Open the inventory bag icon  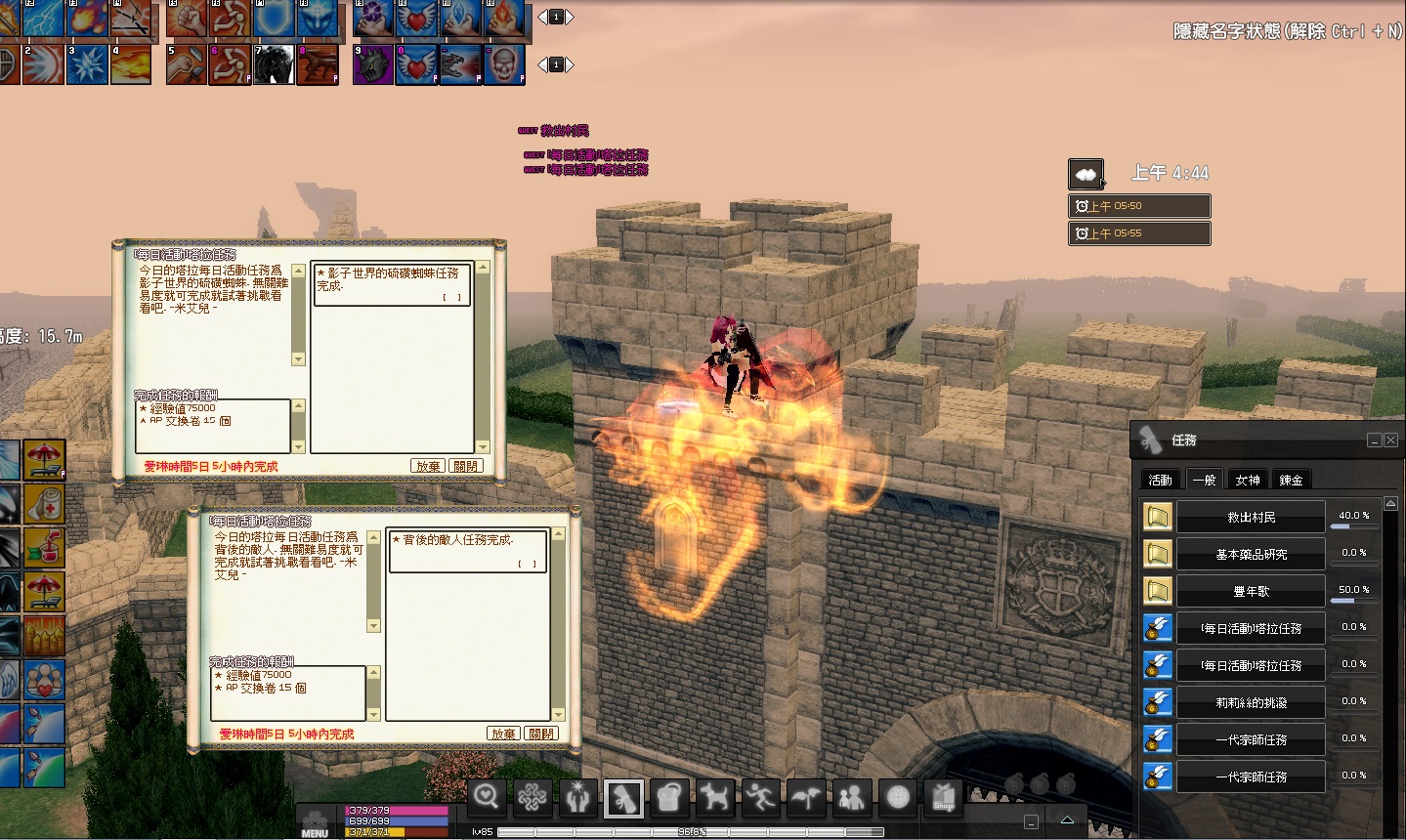[x=668, y=798]
